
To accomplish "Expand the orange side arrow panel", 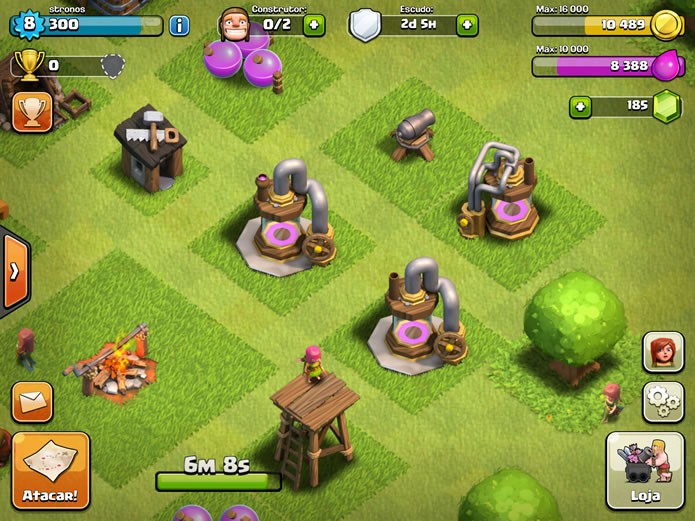I will tap(13, 272).
